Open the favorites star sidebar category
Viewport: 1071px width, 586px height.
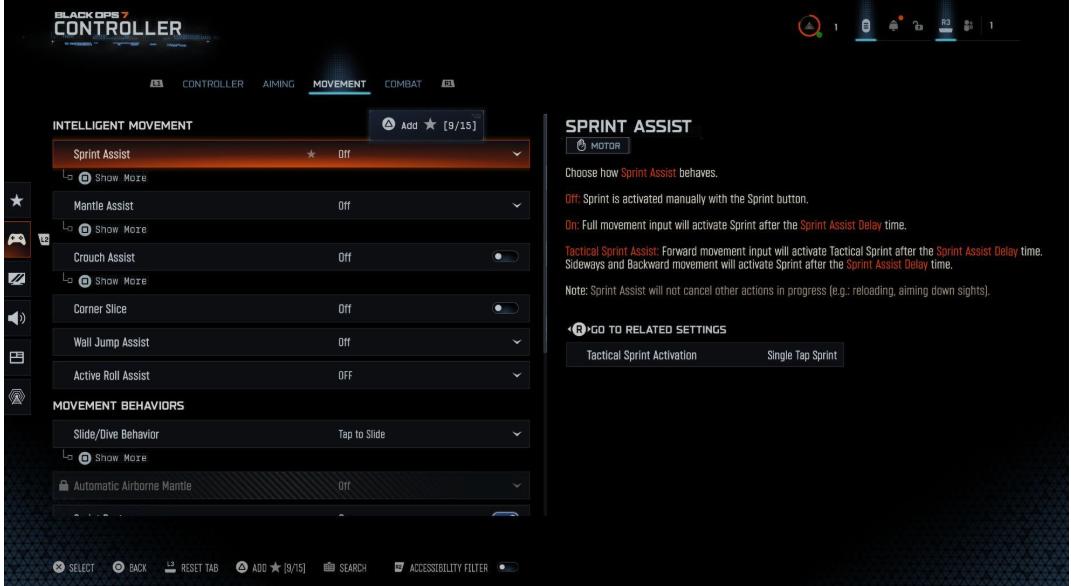[x=17, y=204]
